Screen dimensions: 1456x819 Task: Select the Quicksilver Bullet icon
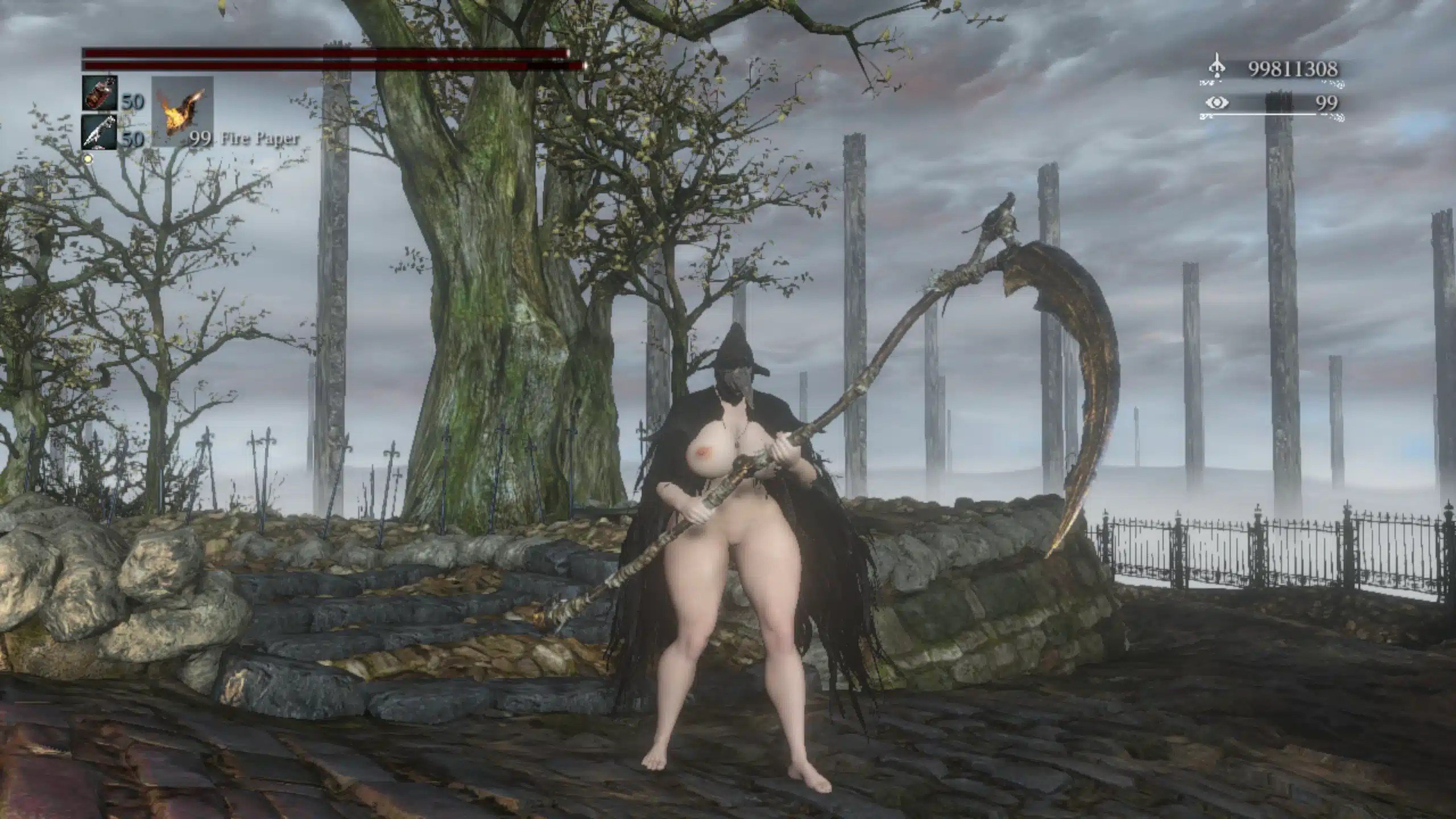[x=100, y=133]
